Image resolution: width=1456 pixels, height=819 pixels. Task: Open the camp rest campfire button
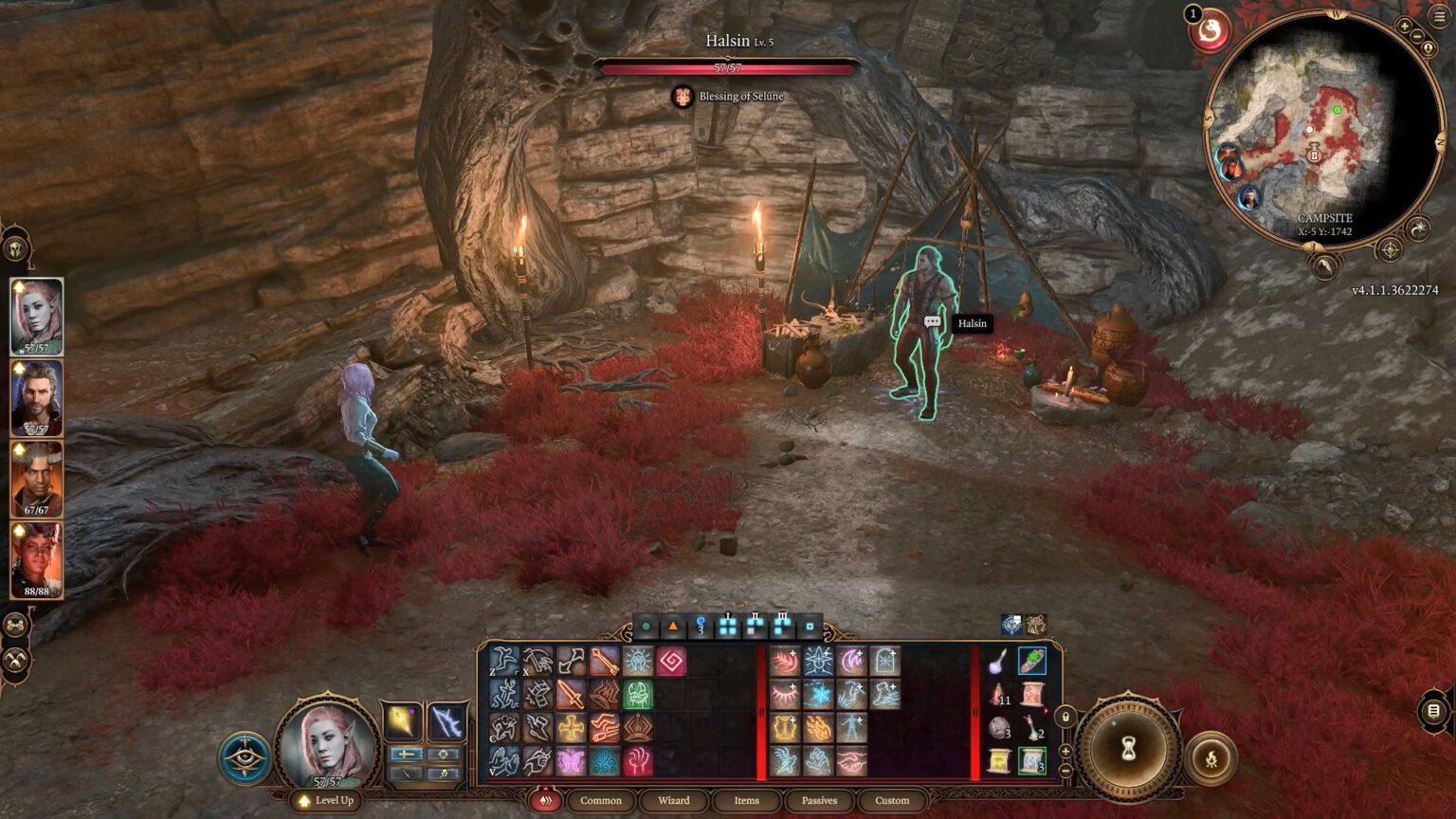click(1210, 757)
